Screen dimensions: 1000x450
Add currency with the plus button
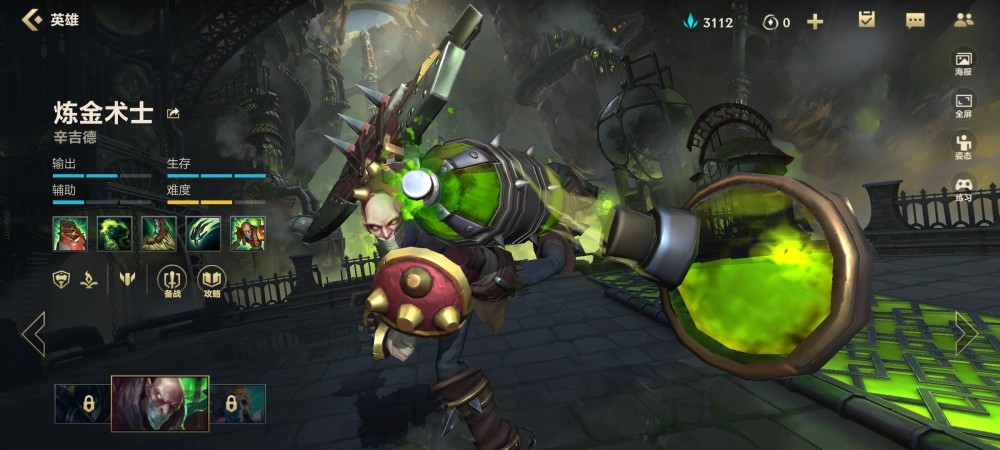(815, 21)
